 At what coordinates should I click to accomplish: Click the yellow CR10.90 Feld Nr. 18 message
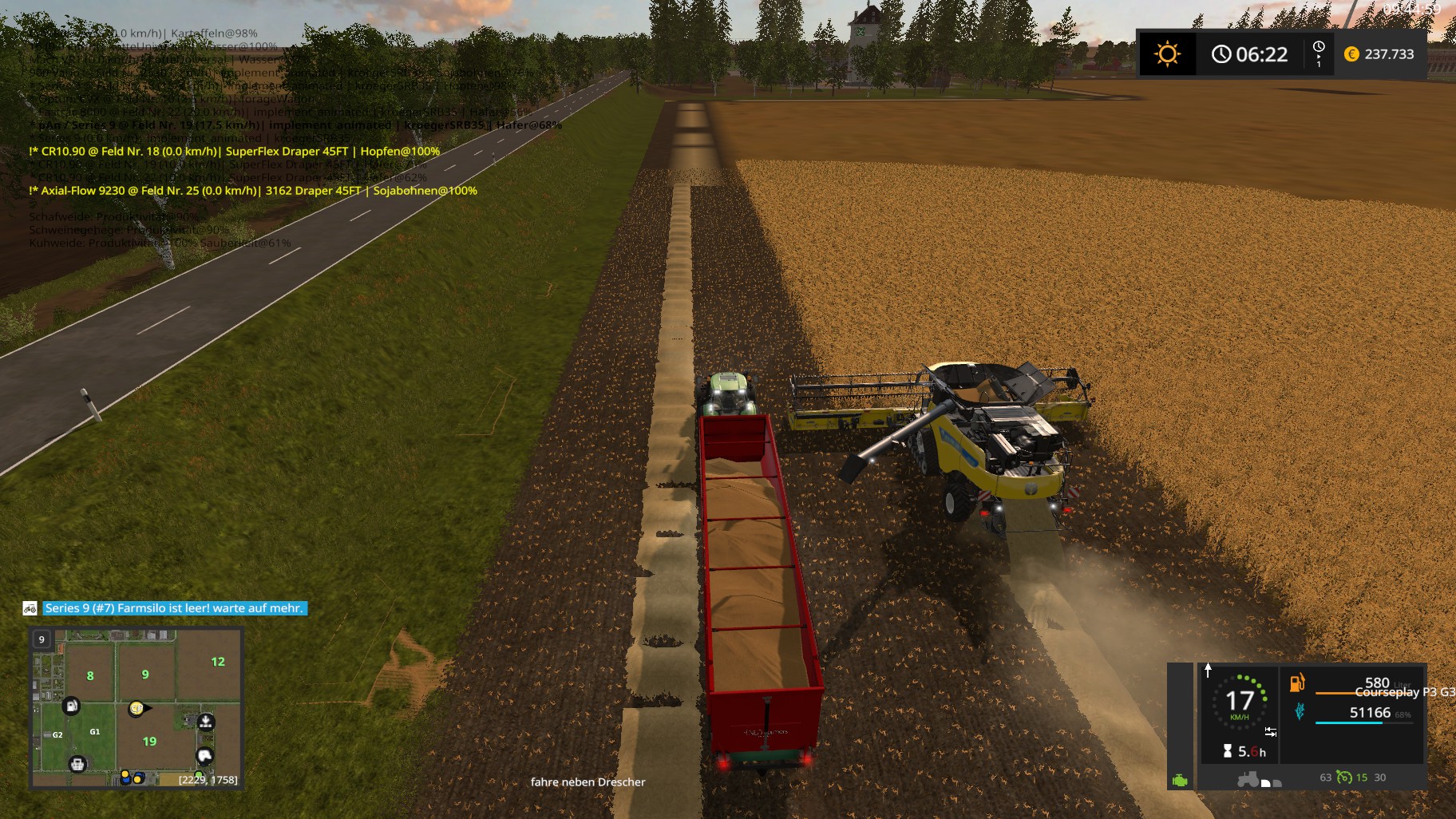click(x=234, y=150)
